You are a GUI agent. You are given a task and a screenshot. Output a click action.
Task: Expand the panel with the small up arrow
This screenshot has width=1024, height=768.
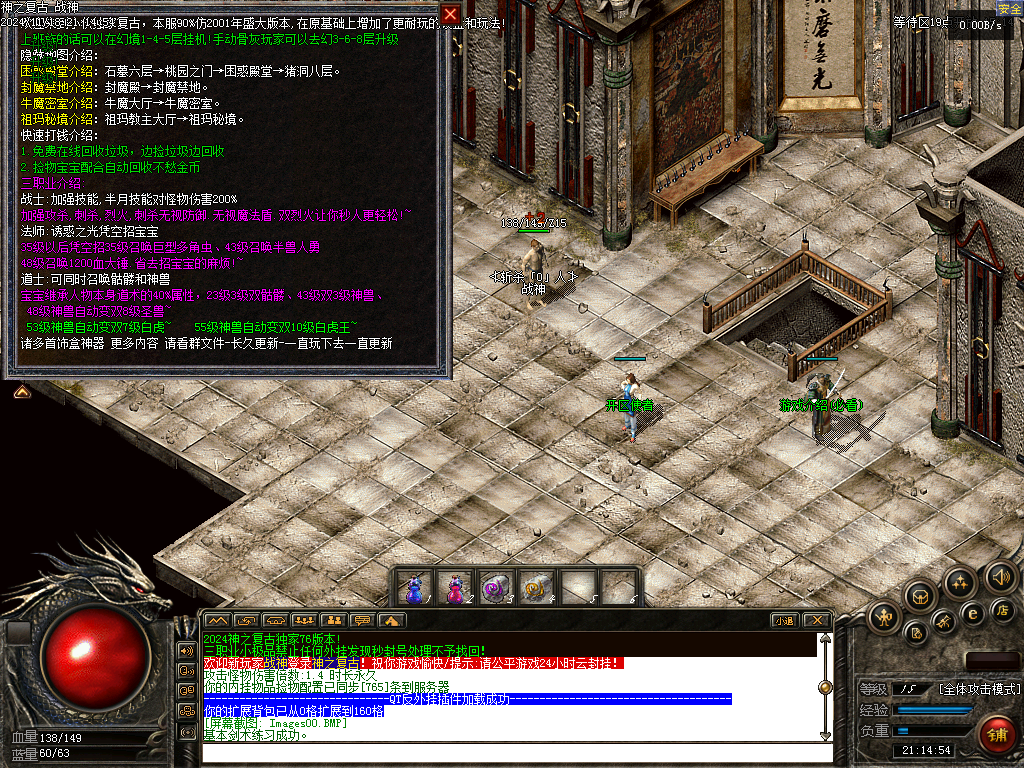(x=20, y=392)
